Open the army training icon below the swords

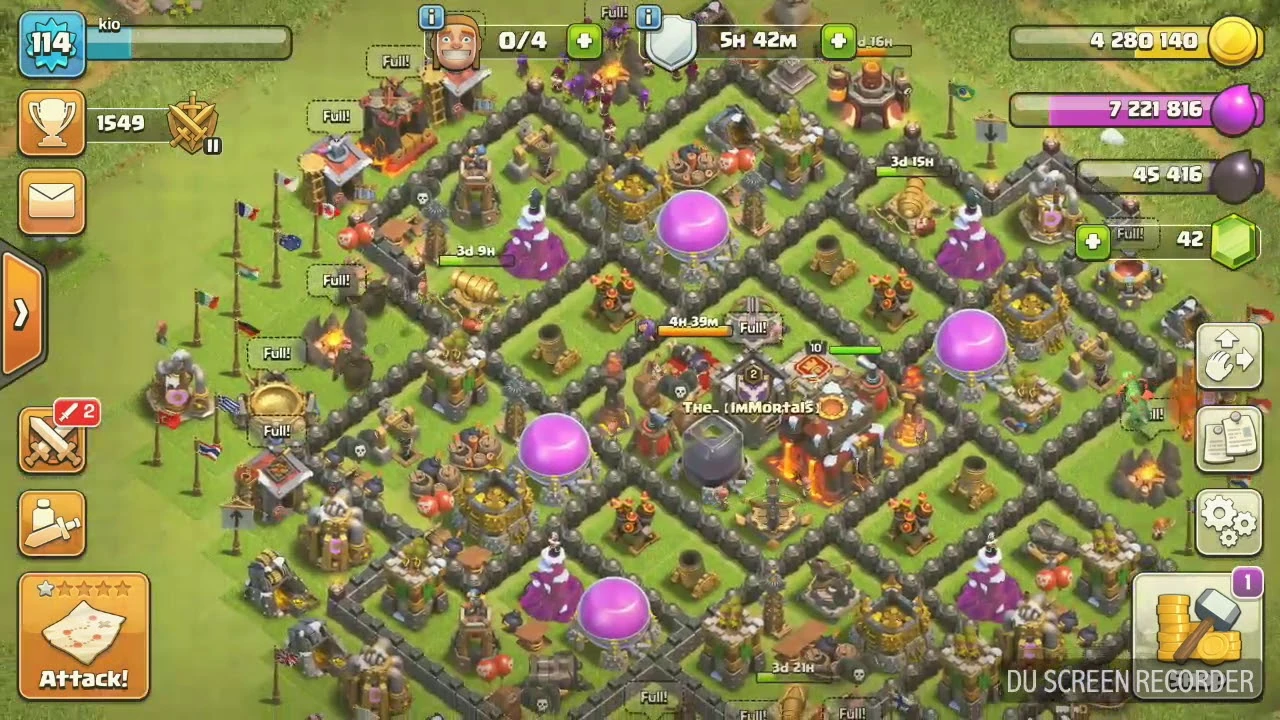coord(52,523)
